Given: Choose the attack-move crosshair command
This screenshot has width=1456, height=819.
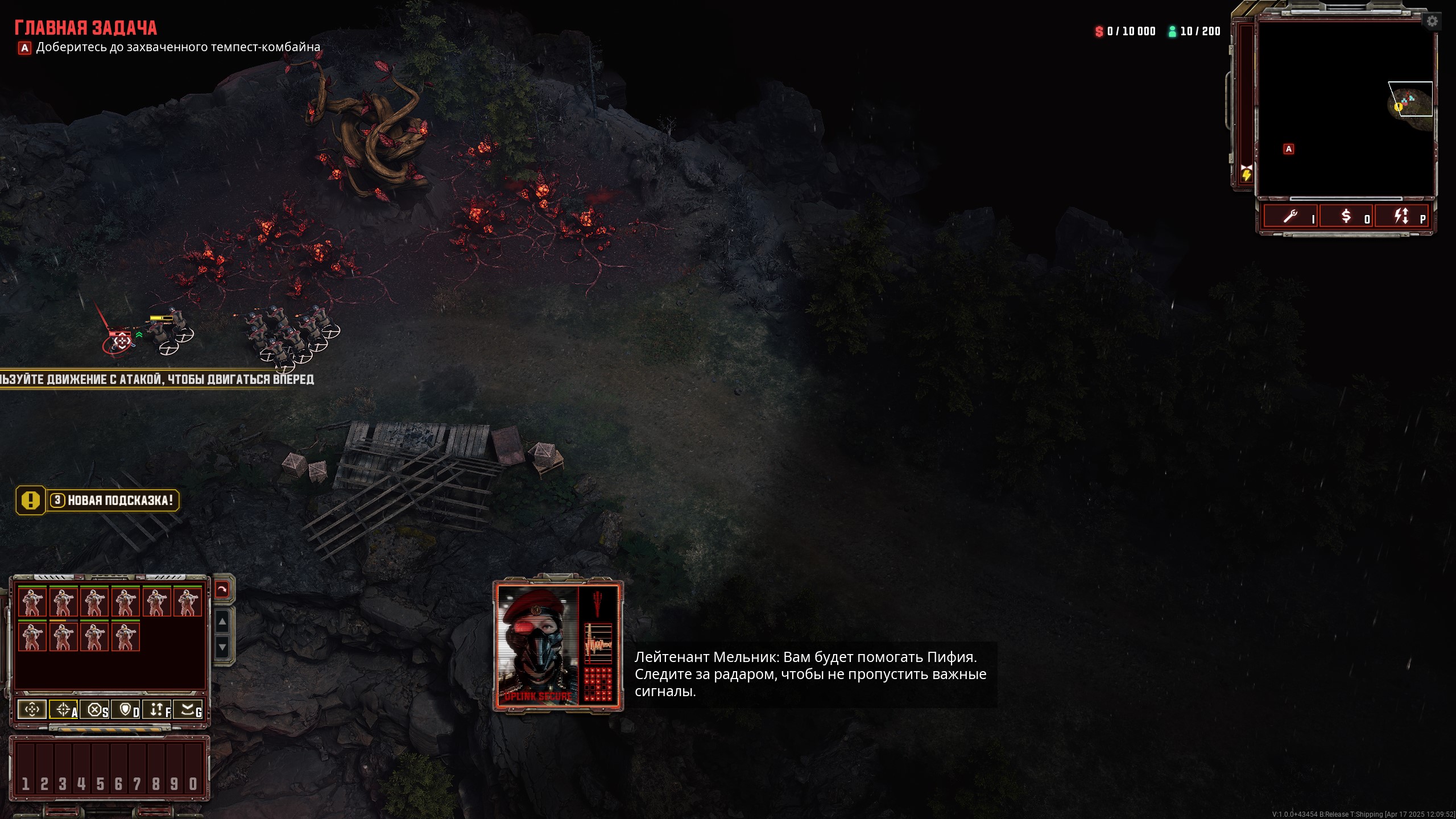Looking at the screenshot, I should coord(64,709).
